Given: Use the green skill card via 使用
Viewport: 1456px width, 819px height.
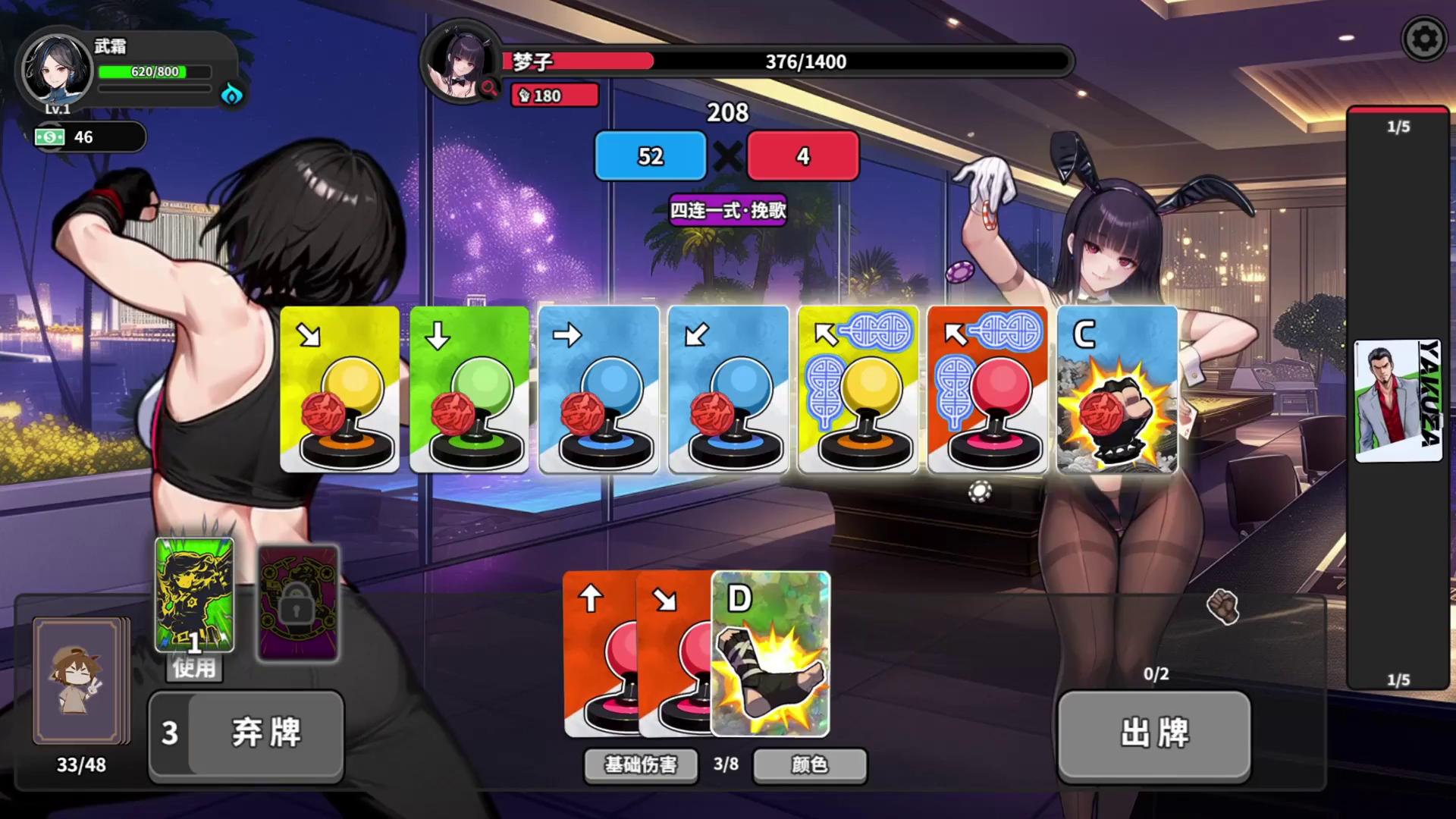Looking at the screenshot, I should click(x=194, y=668).
